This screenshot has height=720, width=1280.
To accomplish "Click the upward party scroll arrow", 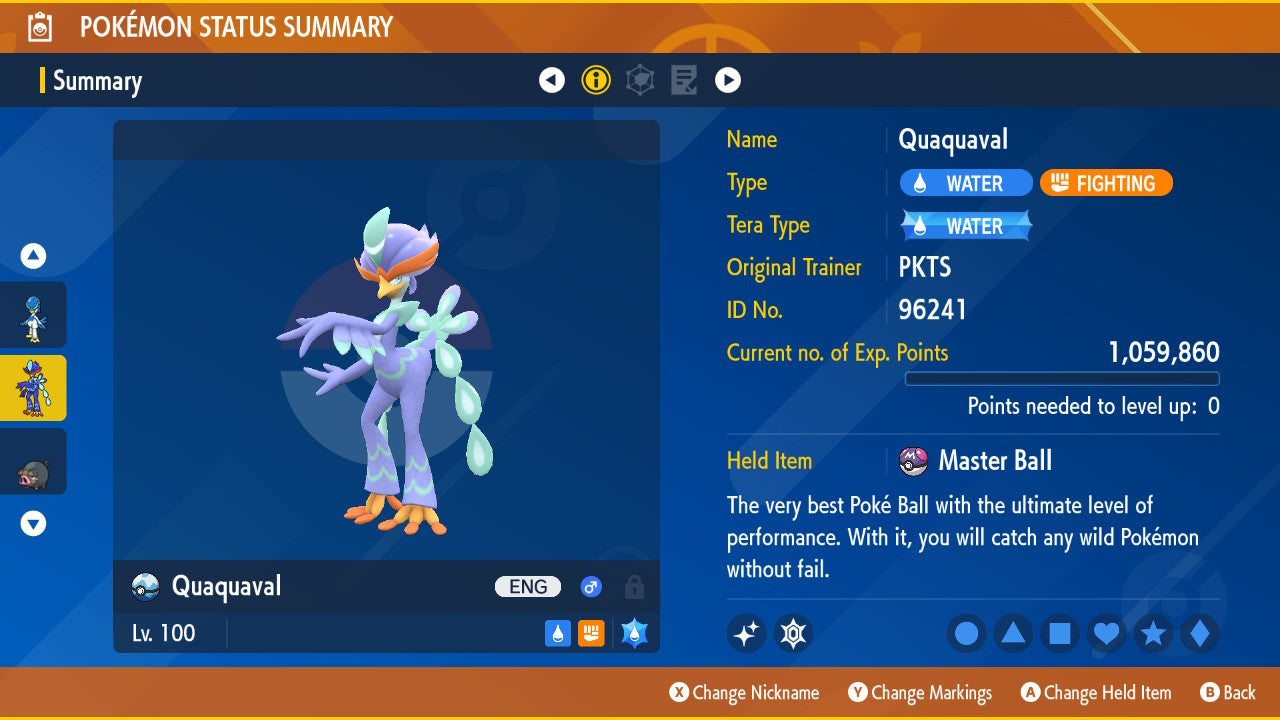I will click(x=33, y=256).
